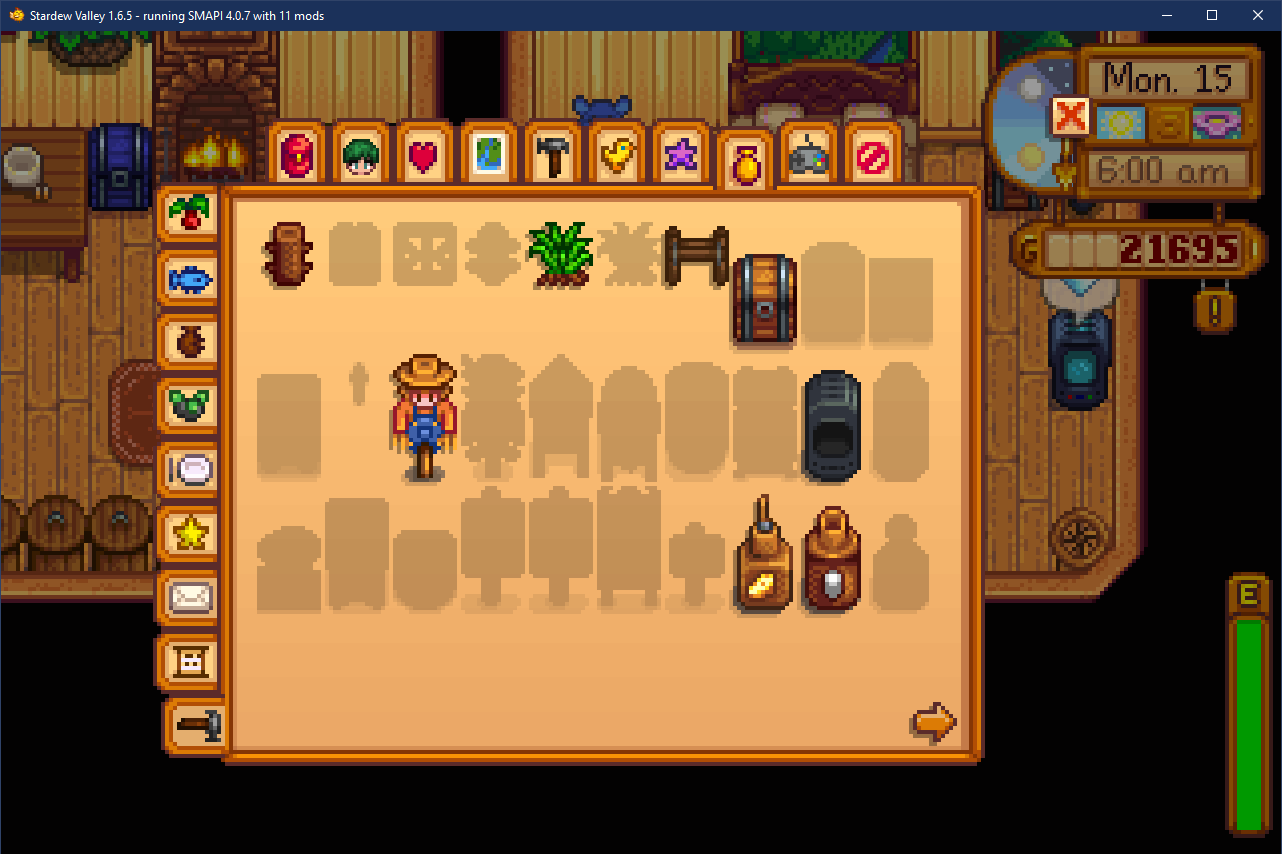Image resolution: width=1282 pixels, height=854 pixels.
Task: Close the menu with the Junimo X button
Action: [1069, 116]
